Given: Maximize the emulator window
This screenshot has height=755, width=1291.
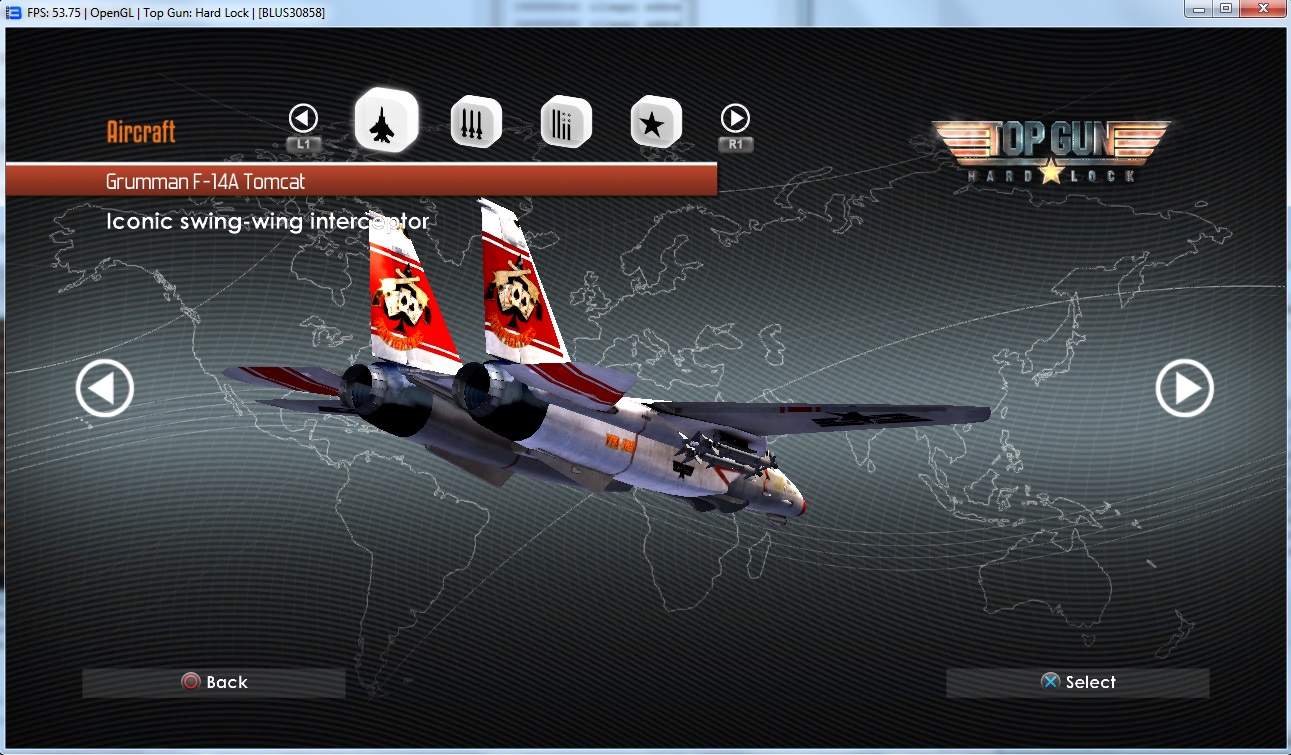Looking at the screenshot, I should pos(1225,9).
